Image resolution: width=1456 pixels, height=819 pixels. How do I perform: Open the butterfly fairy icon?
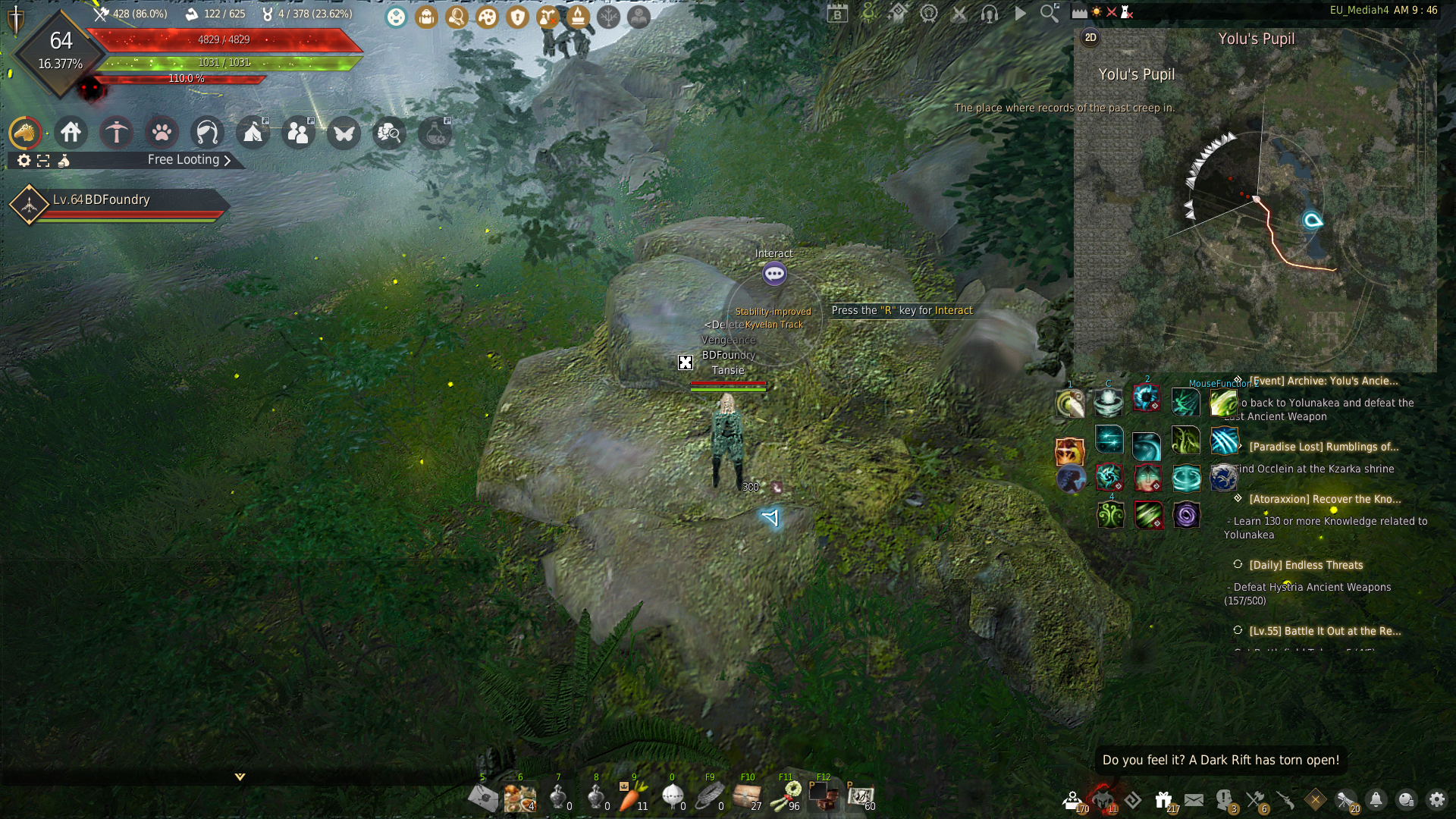tap(344, 133)
